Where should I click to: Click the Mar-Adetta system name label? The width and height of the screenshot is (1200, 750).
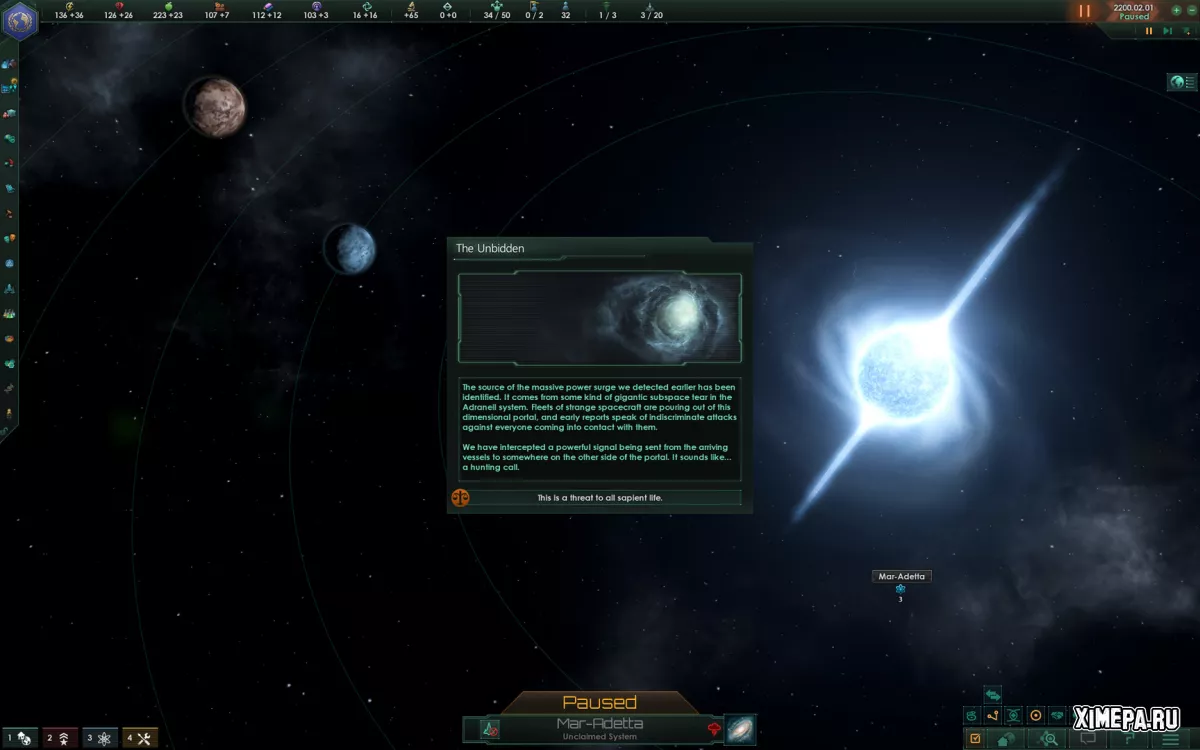[900, 576]
